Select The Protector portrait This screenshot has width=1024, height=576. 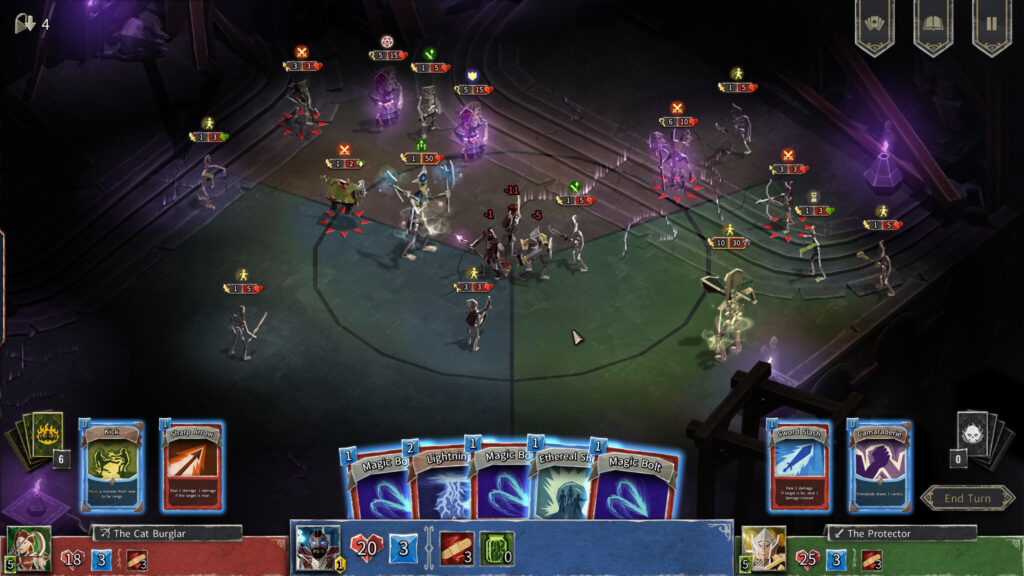click(x=764, y=547)
